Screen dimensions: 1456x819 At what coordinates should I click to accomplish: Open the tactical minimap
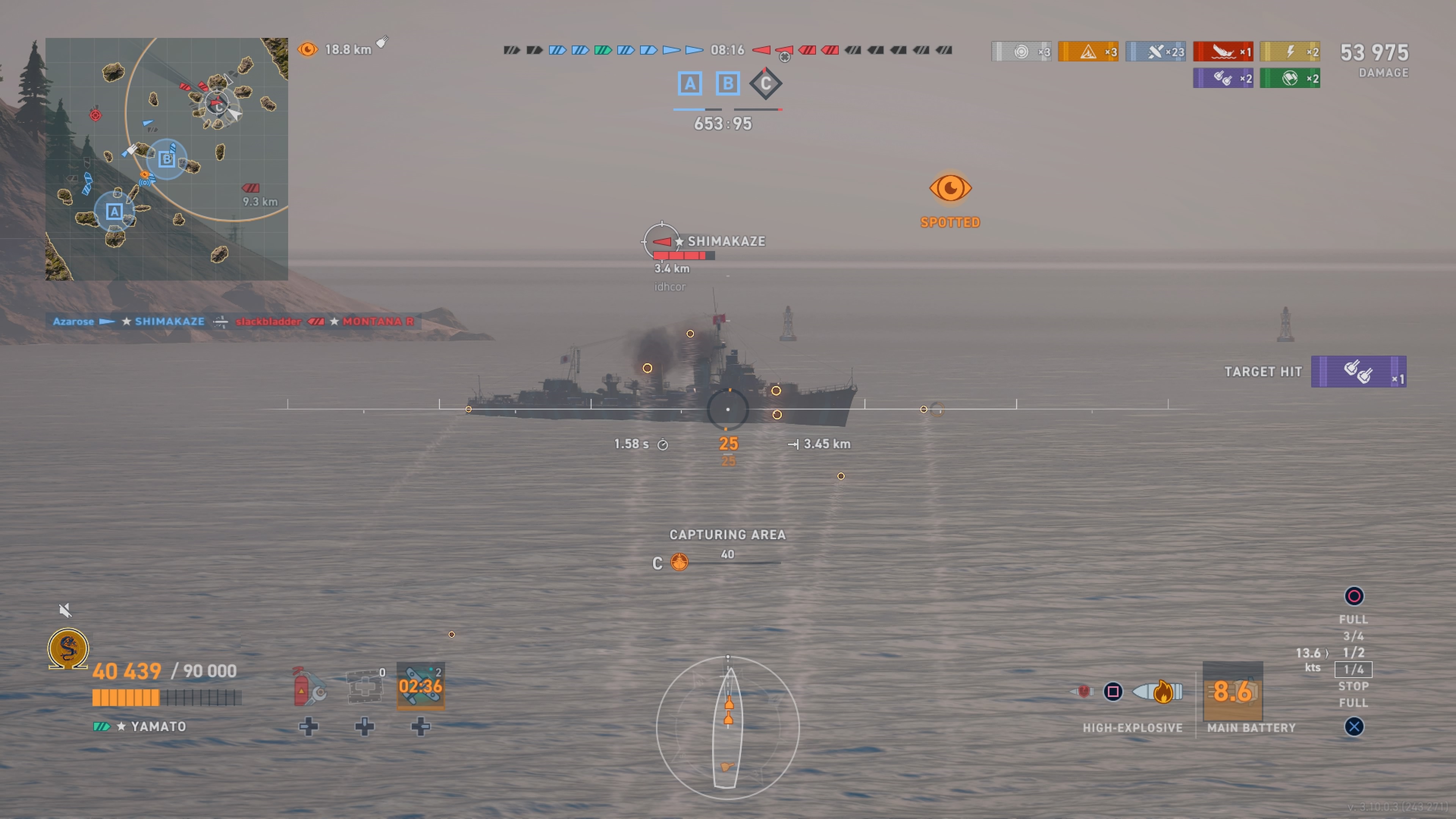(166, 159)
